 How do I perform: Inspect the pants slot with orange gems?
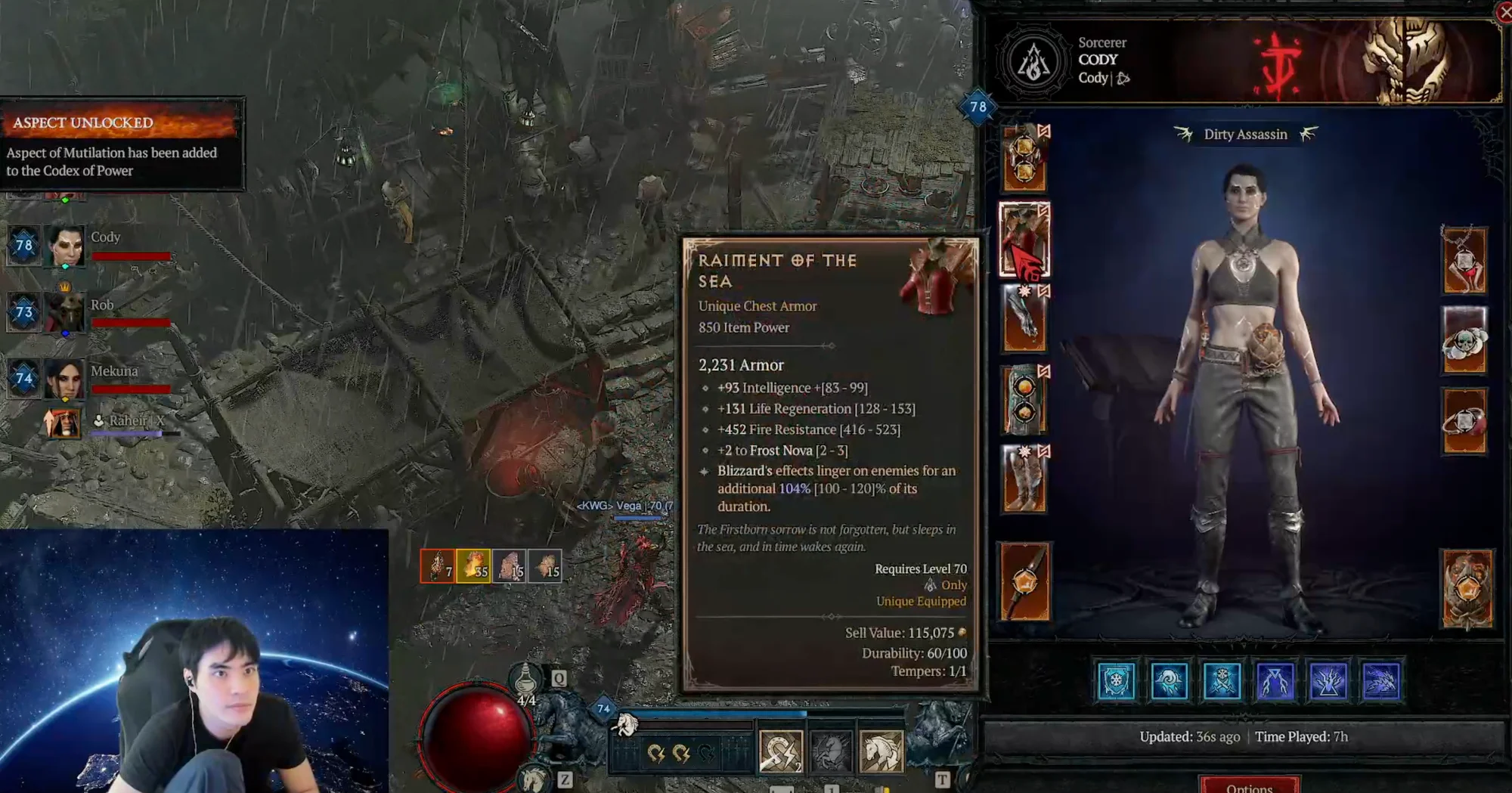pyautogui.click(x=1024, y=400)
